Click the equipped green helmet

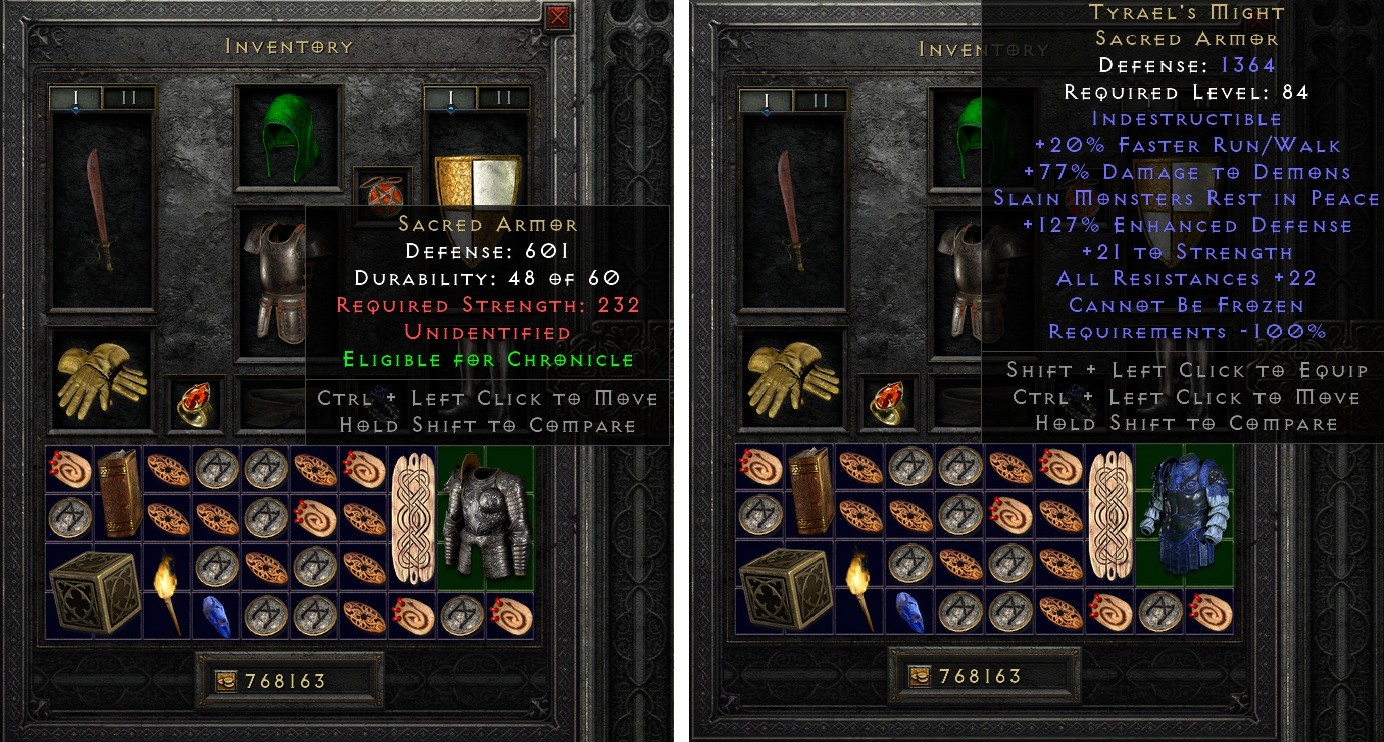[x=287, y=135]
